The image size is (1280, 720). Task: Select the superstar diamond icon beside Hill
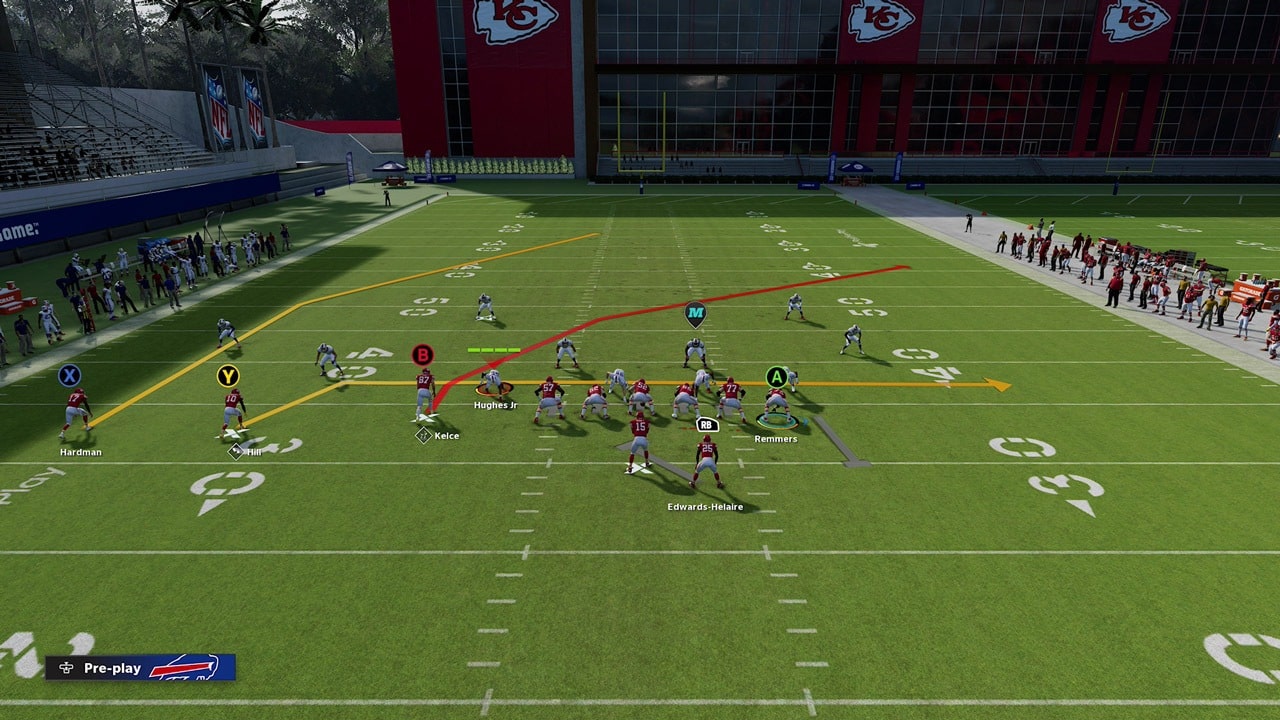tap(236, 451)
